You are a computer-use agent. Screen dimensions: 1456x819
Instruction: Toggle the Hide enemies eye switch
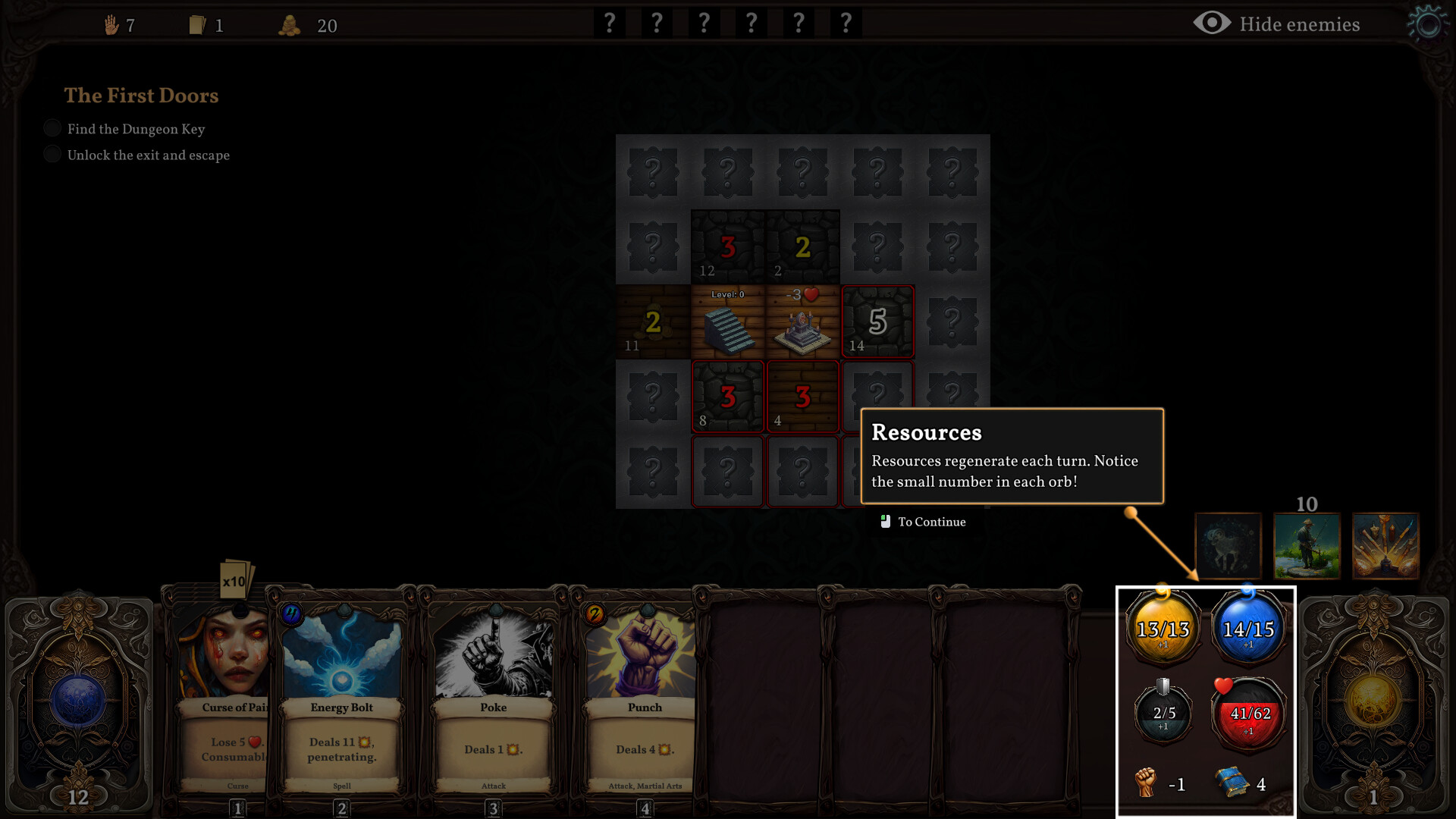1211,24
